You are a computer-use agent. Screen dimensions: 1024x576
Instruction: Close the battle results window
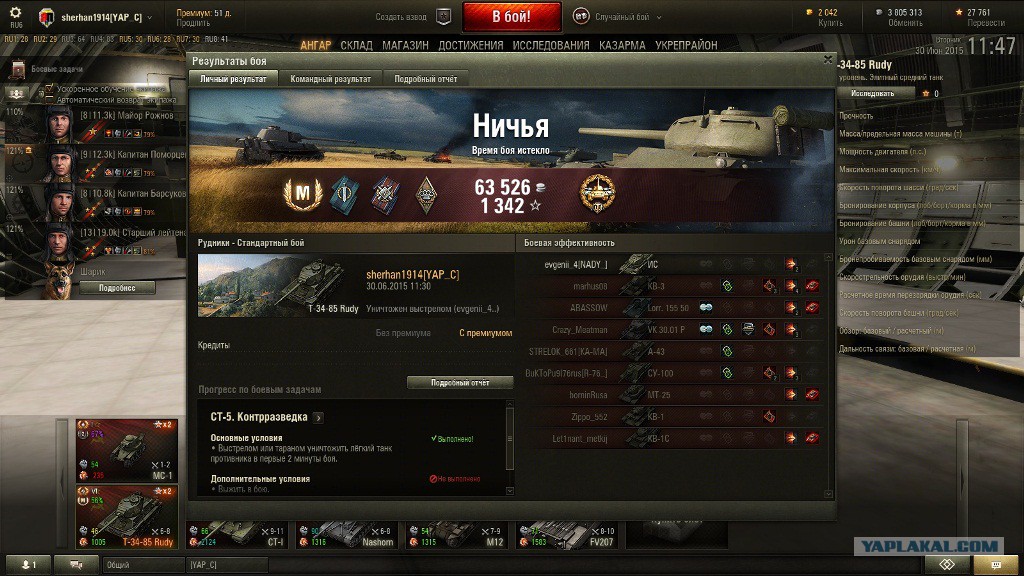coord(827,59)
